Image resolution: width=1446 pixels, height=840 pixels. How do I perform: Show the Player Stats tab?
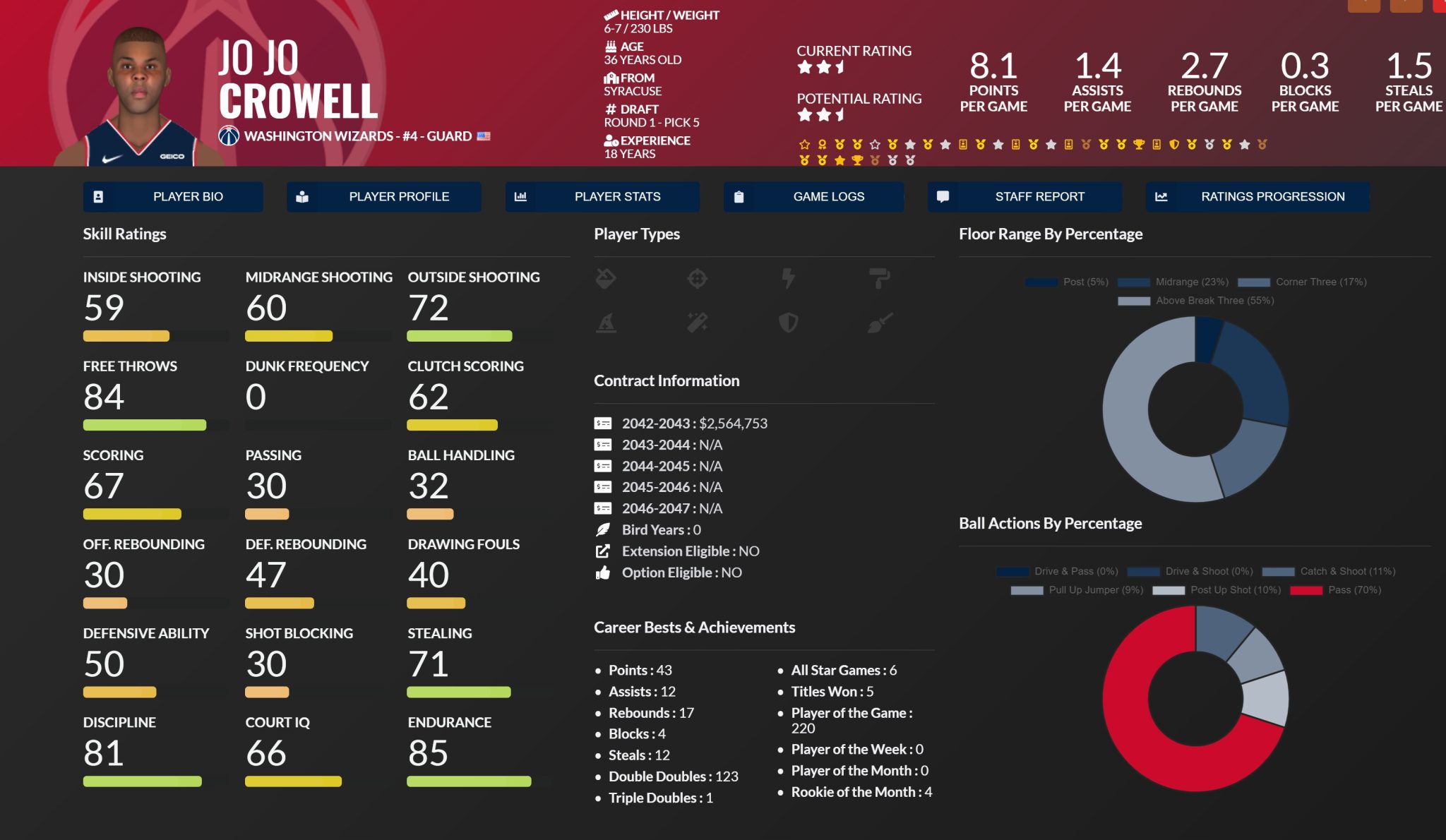(602, 197)
